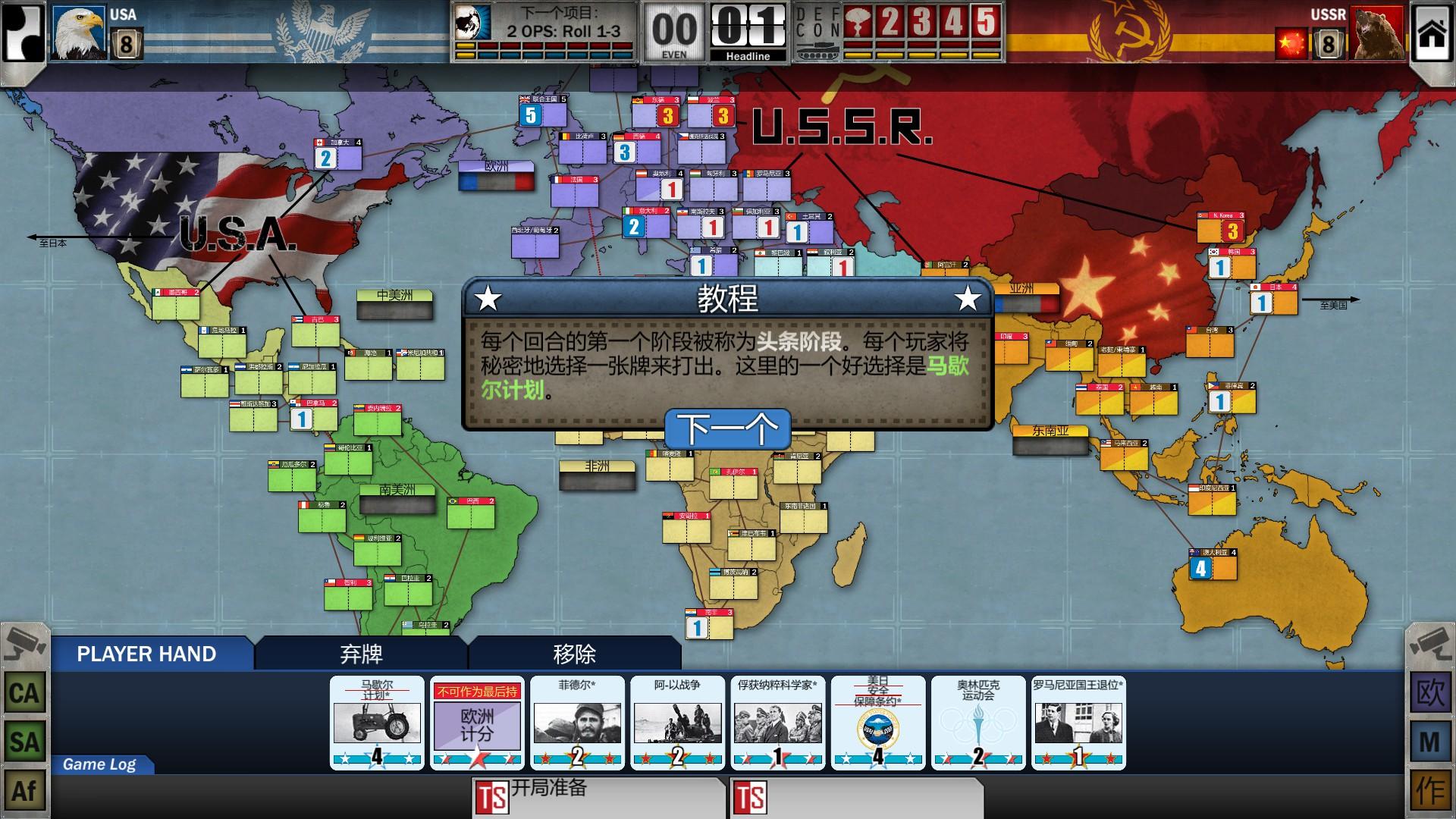Click the 作 region shortcut on right edge

(x=1430, y=790)
